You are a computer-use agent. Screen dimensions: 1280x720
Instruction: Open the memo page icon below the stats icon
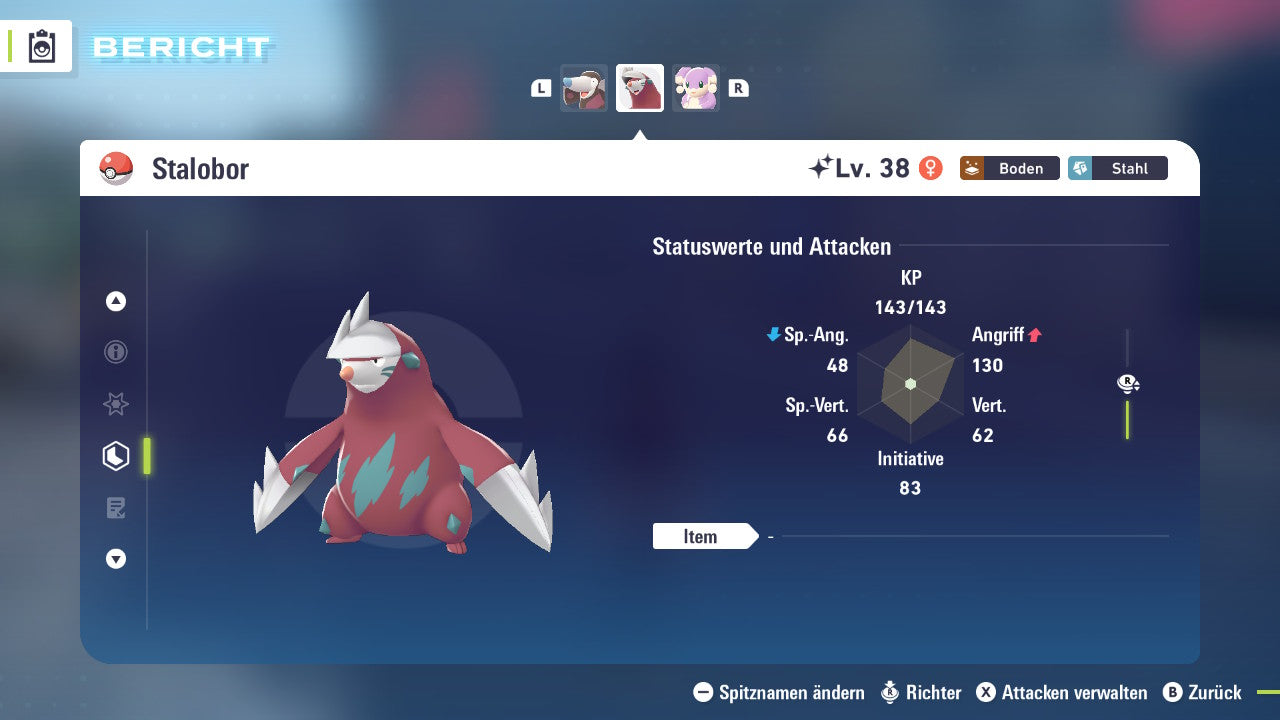[x=115, y=507]
